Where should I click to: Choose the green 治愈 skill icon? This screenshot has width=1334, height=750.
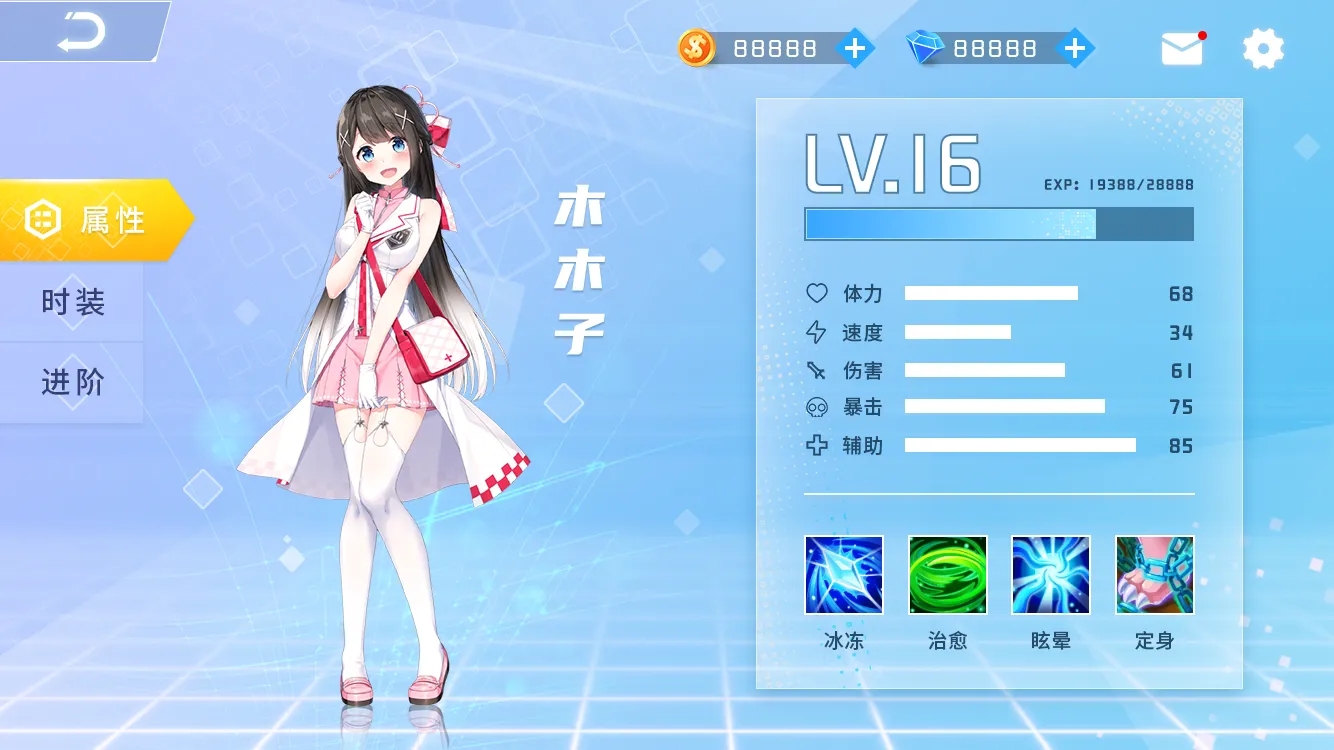pyautogui.click(x=947, y=575)
